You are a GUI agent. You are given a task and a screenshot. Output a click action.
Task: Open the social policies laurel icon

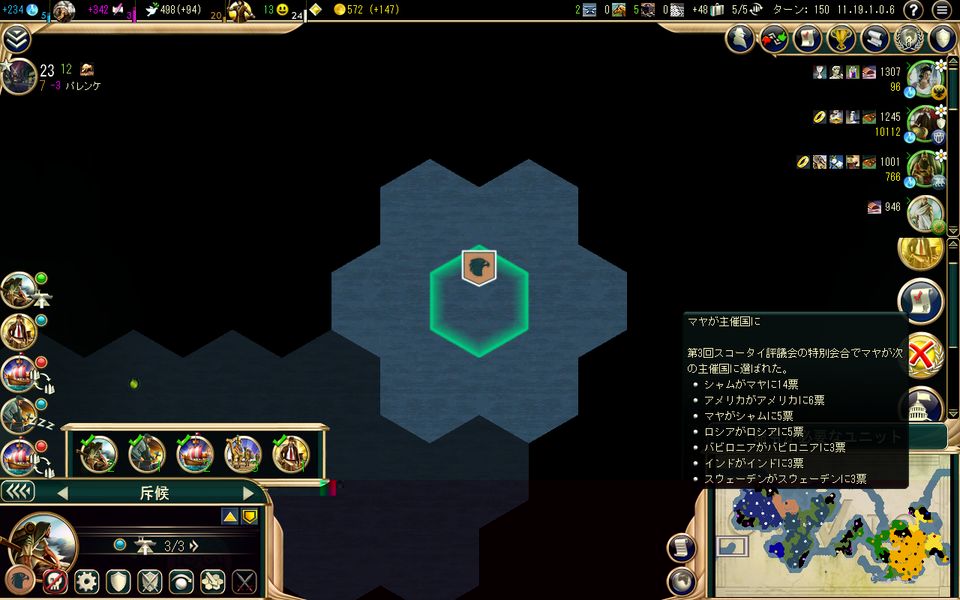(x=909, y=39)
